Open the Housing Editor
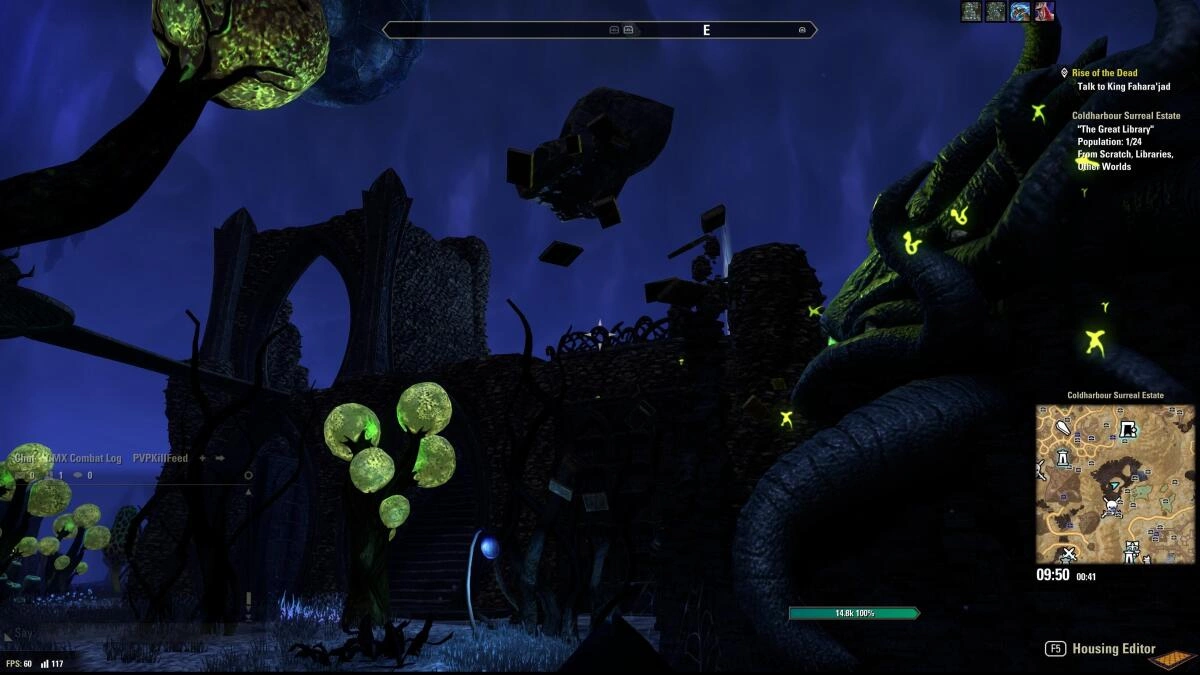 coord(1113,649)
